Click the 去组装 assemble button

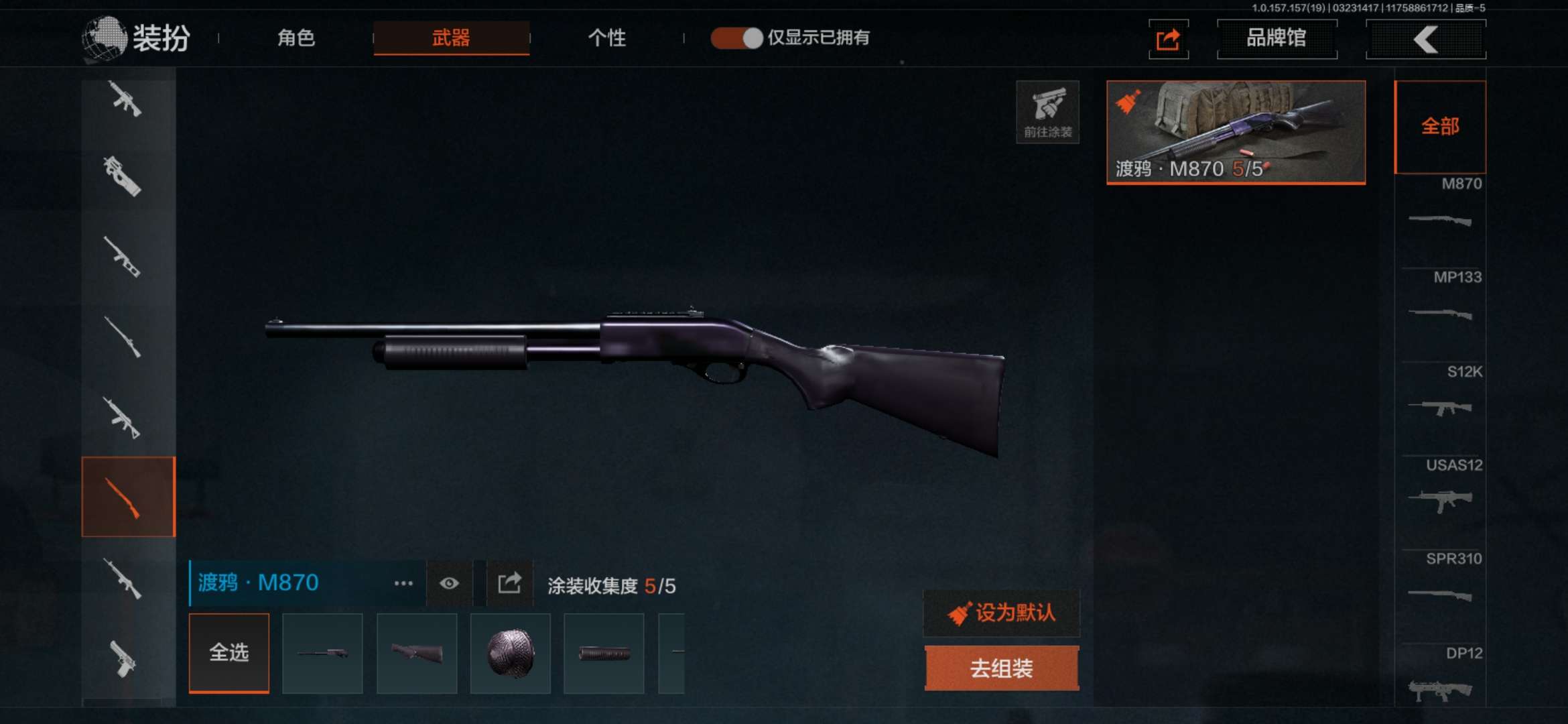(1002, 668)
